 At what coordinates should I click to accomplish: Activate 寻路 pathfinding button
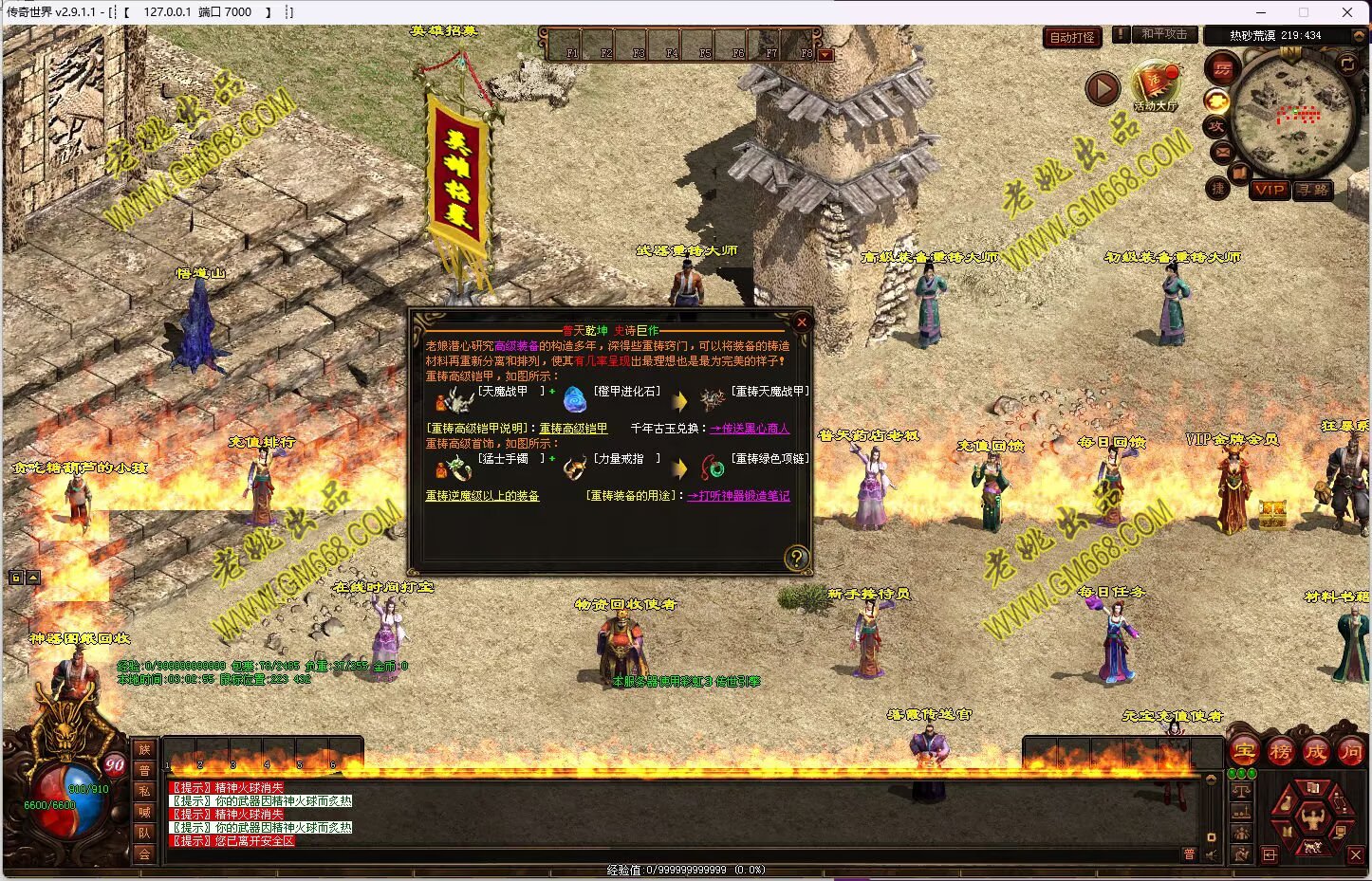point(1314,190)
